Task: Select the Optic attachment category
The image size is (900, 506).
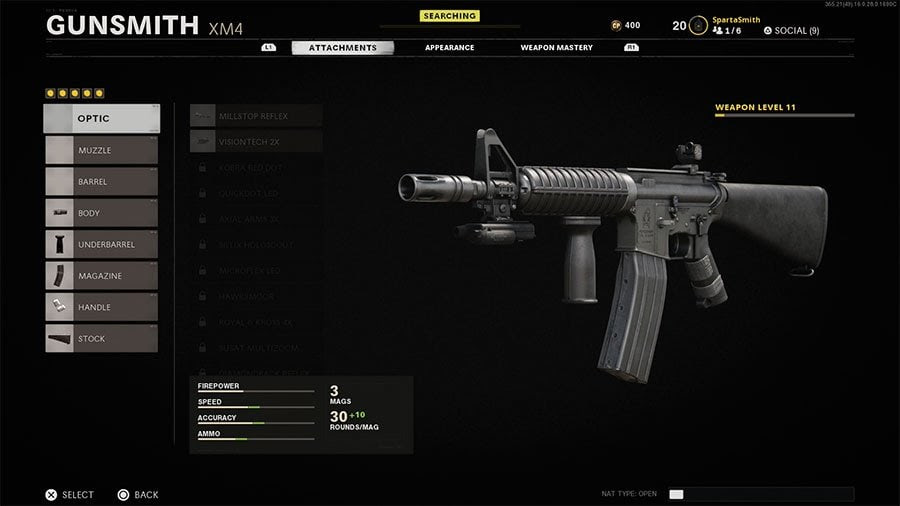Action: coord(101,118)
